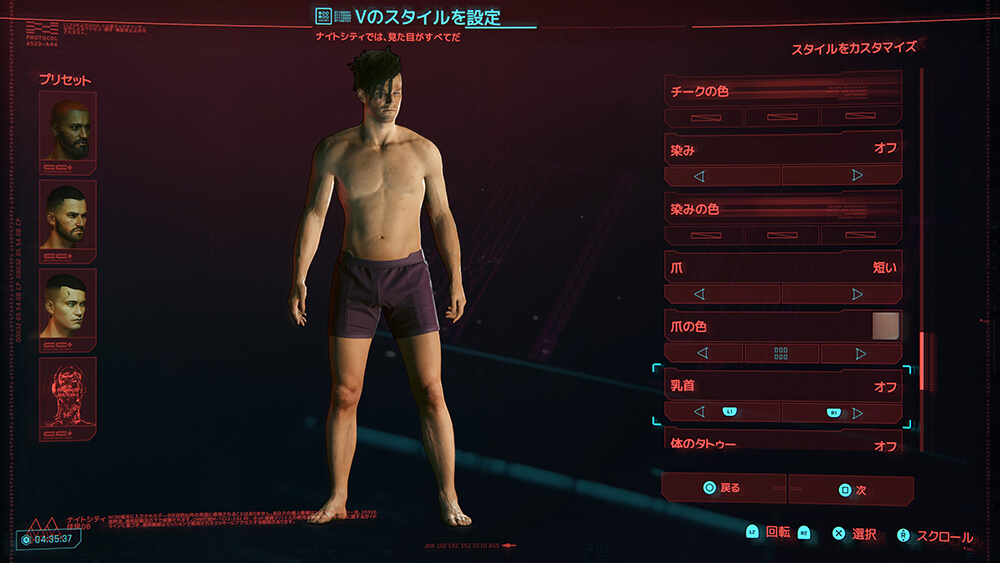Select the bald bearded preset portrait
The height and width of the screenshot is (563, 1000).
(67, 127)
